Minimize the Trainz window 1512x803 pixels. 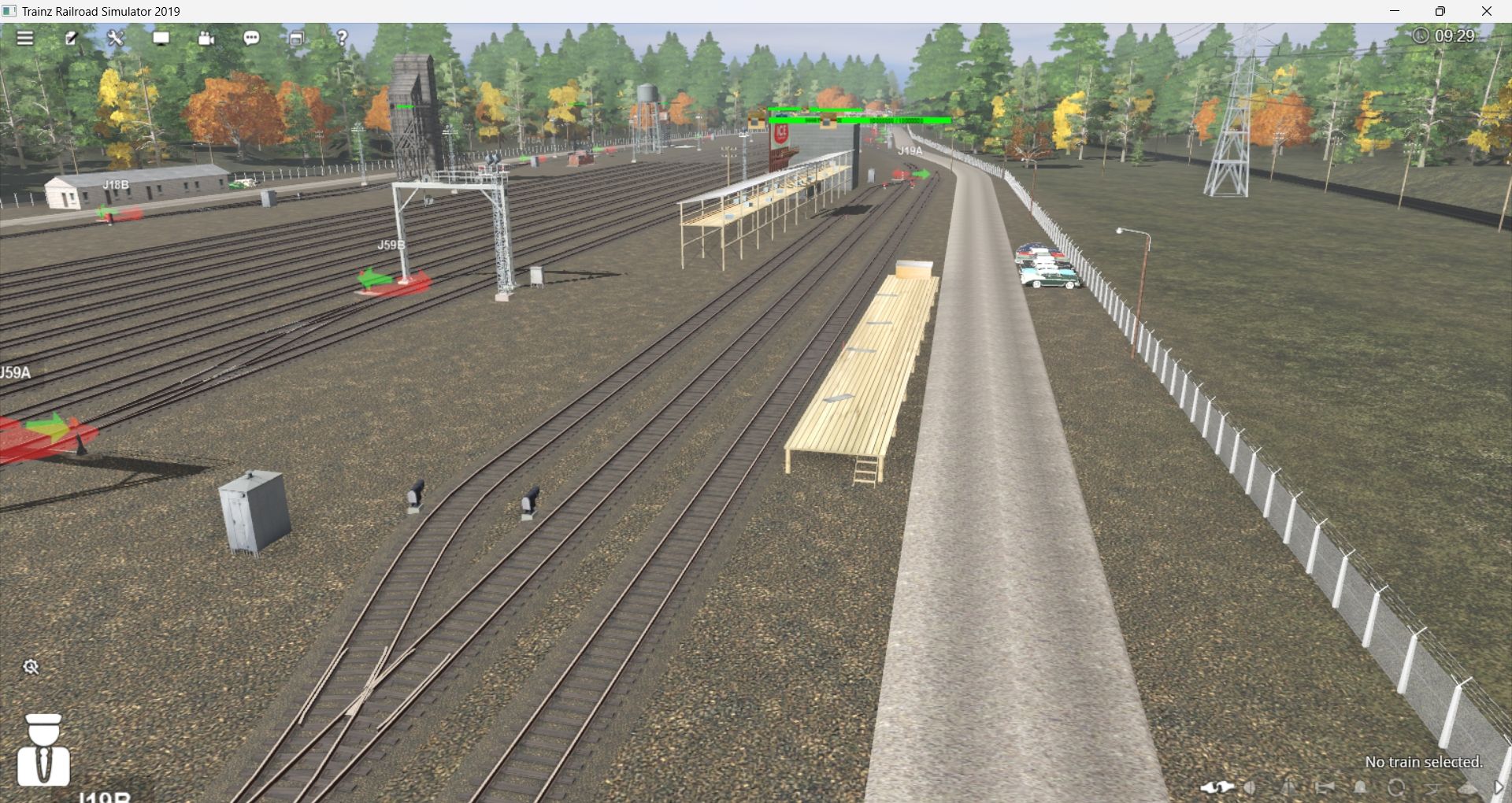click(x=1395, y=11)
